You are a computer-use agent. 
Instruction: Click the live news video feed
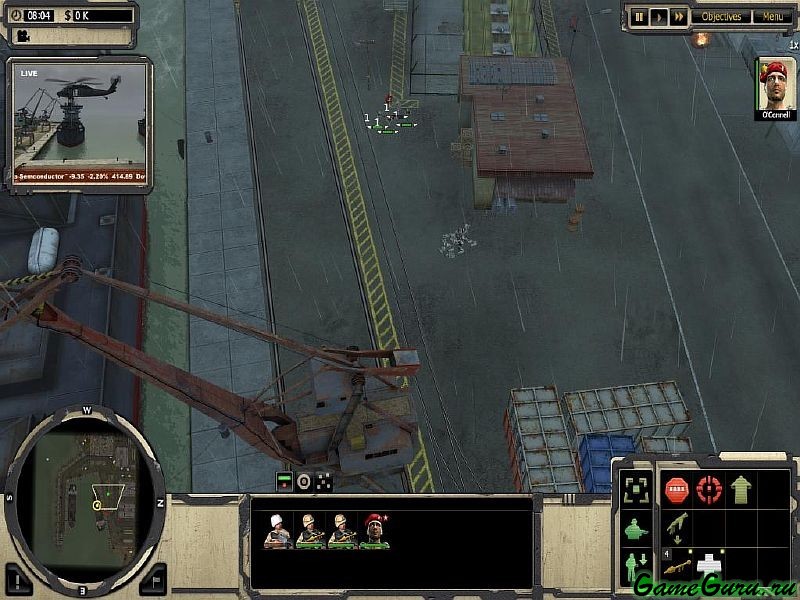(x=79, y=121)
